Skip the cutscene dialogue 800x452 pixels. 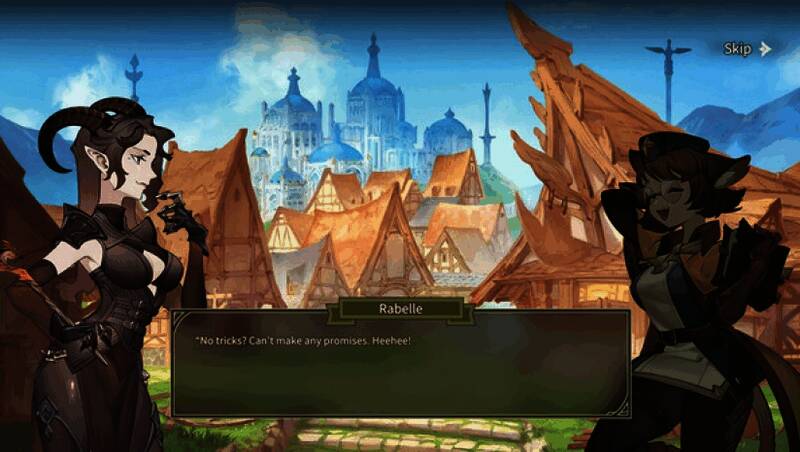tap(747, 48)
